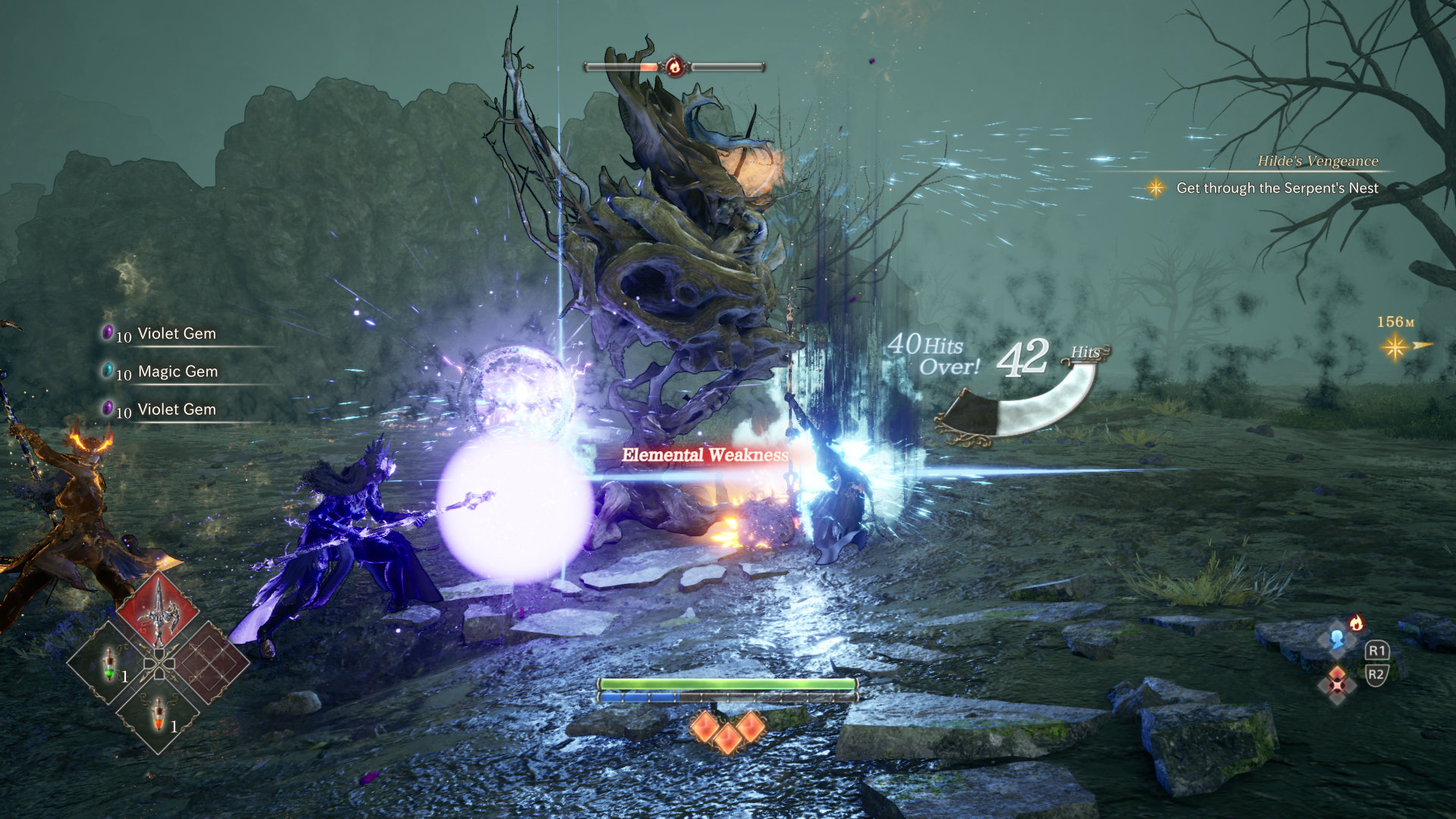Click the fire attribute badge beside Einherjar icon
1456x819 pixels.
[1356, 623]
